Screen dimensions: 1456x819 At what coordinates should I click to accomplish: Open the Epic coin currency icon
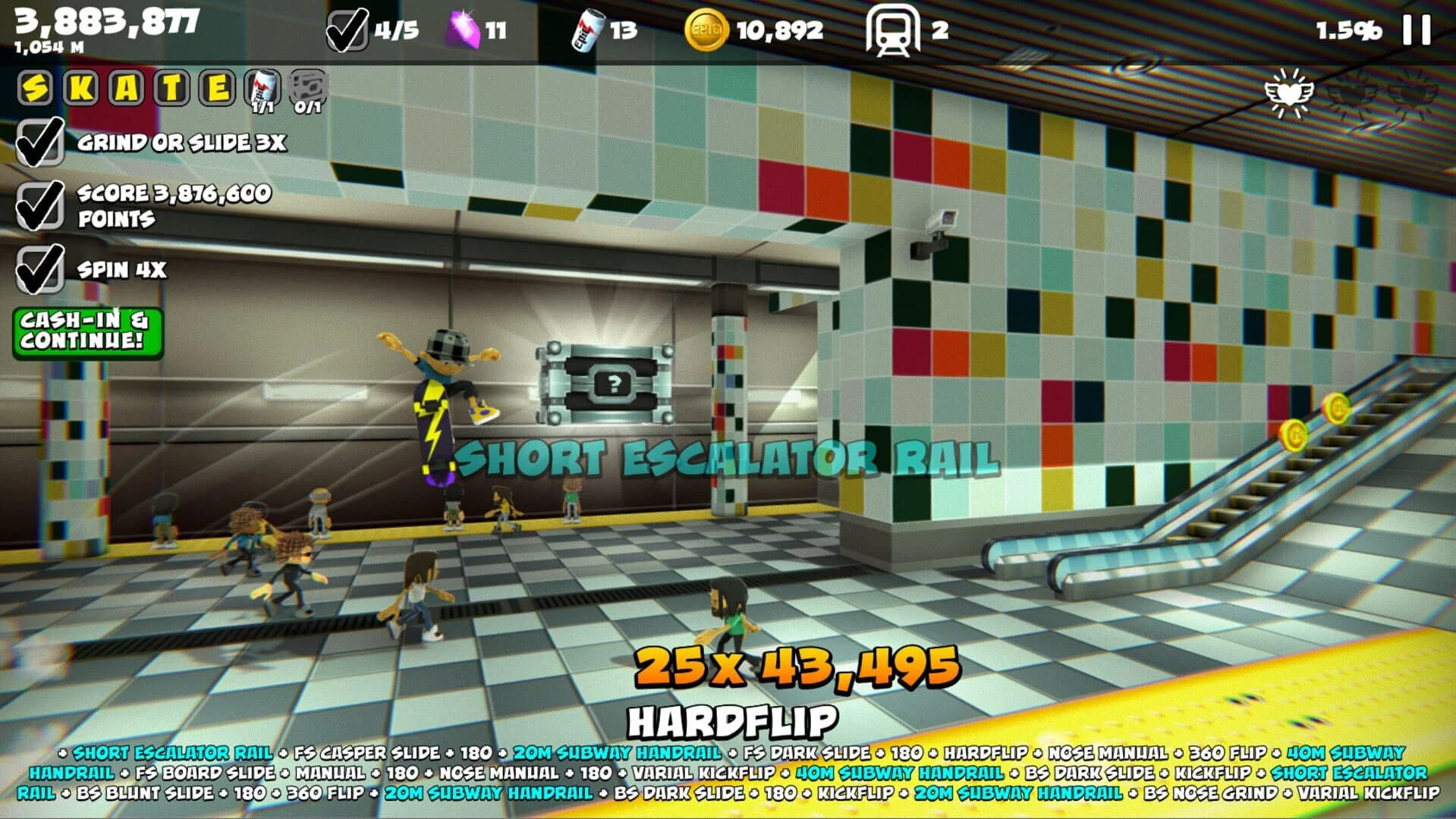point(705,27)
